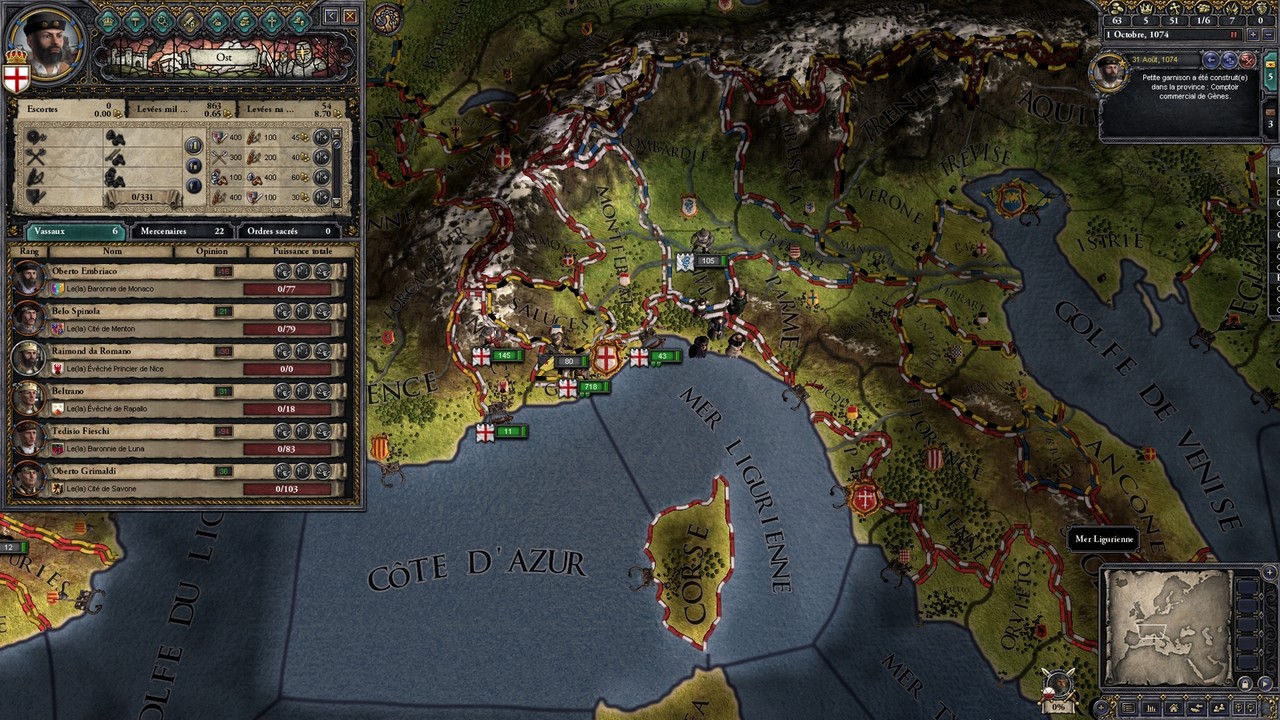The width and height of the screenshot is (1280, 720).
Task: Toggle pause on the date bar
Action: [x=1234, y=34]
